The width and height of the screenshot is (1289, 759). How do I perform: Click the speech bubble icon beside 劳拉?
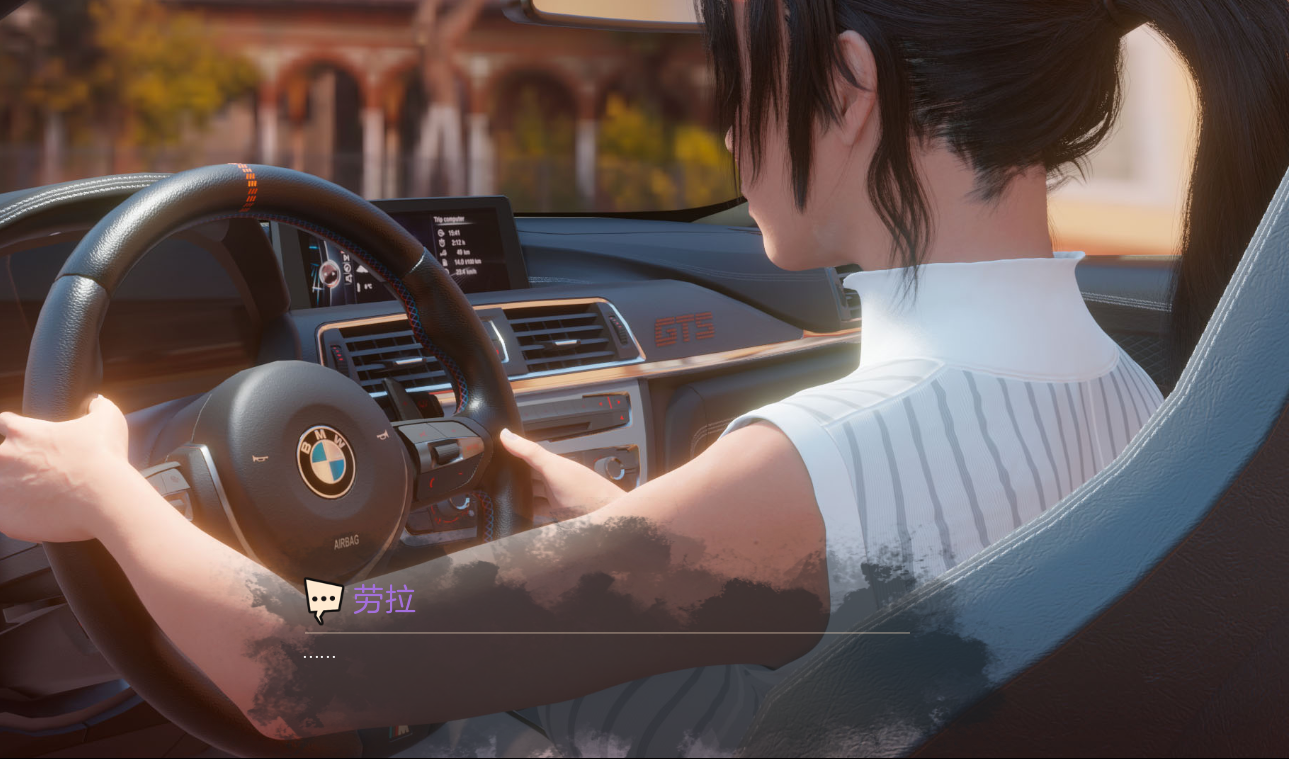pyautogui.click(x=323, y=600)
